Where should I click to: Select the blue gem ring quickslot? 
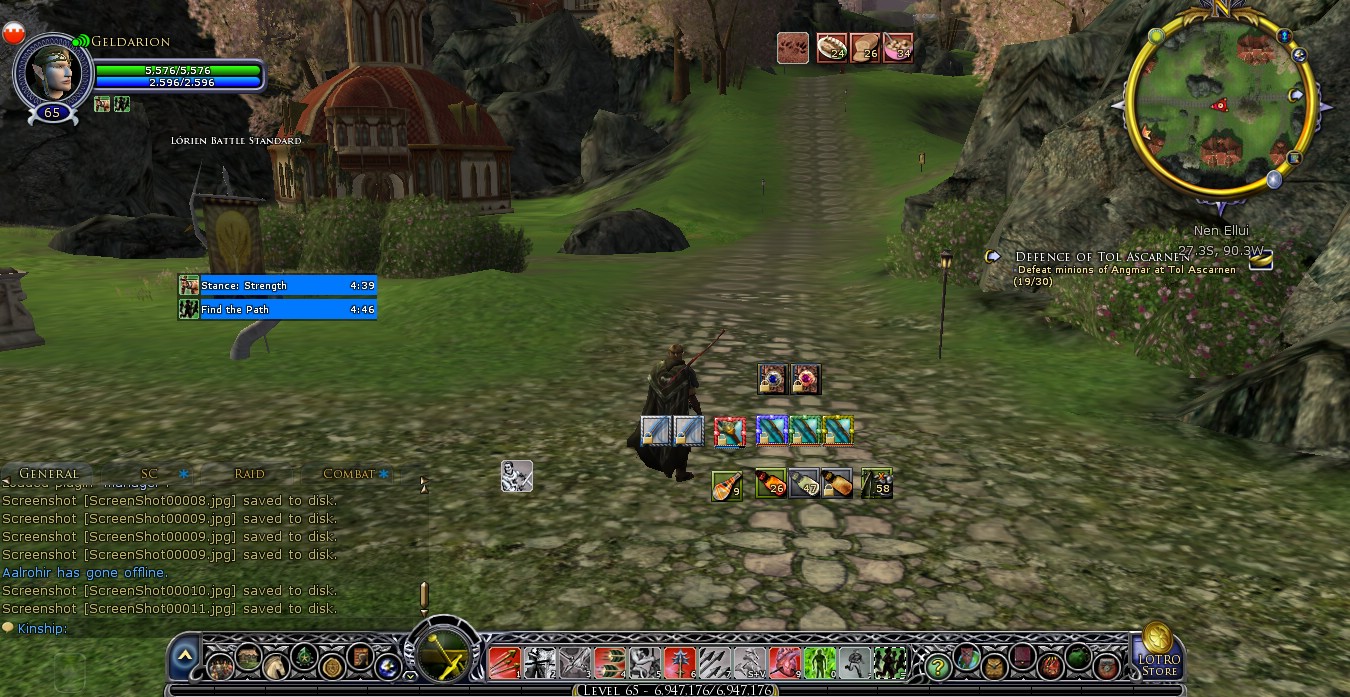(773, 379)
